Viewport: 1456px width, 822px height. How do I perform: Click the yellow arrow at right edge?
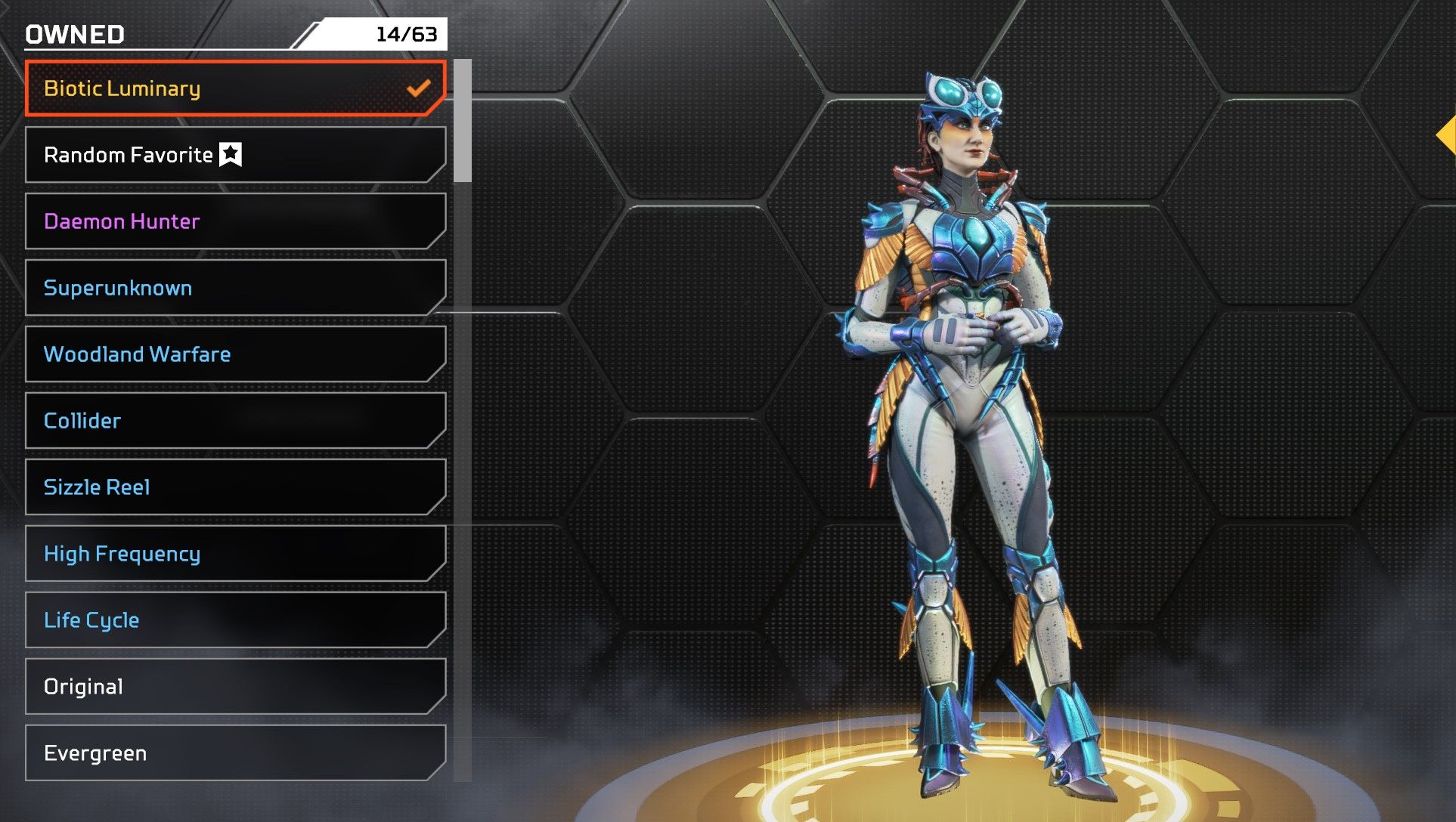[x=1447, y=136]
